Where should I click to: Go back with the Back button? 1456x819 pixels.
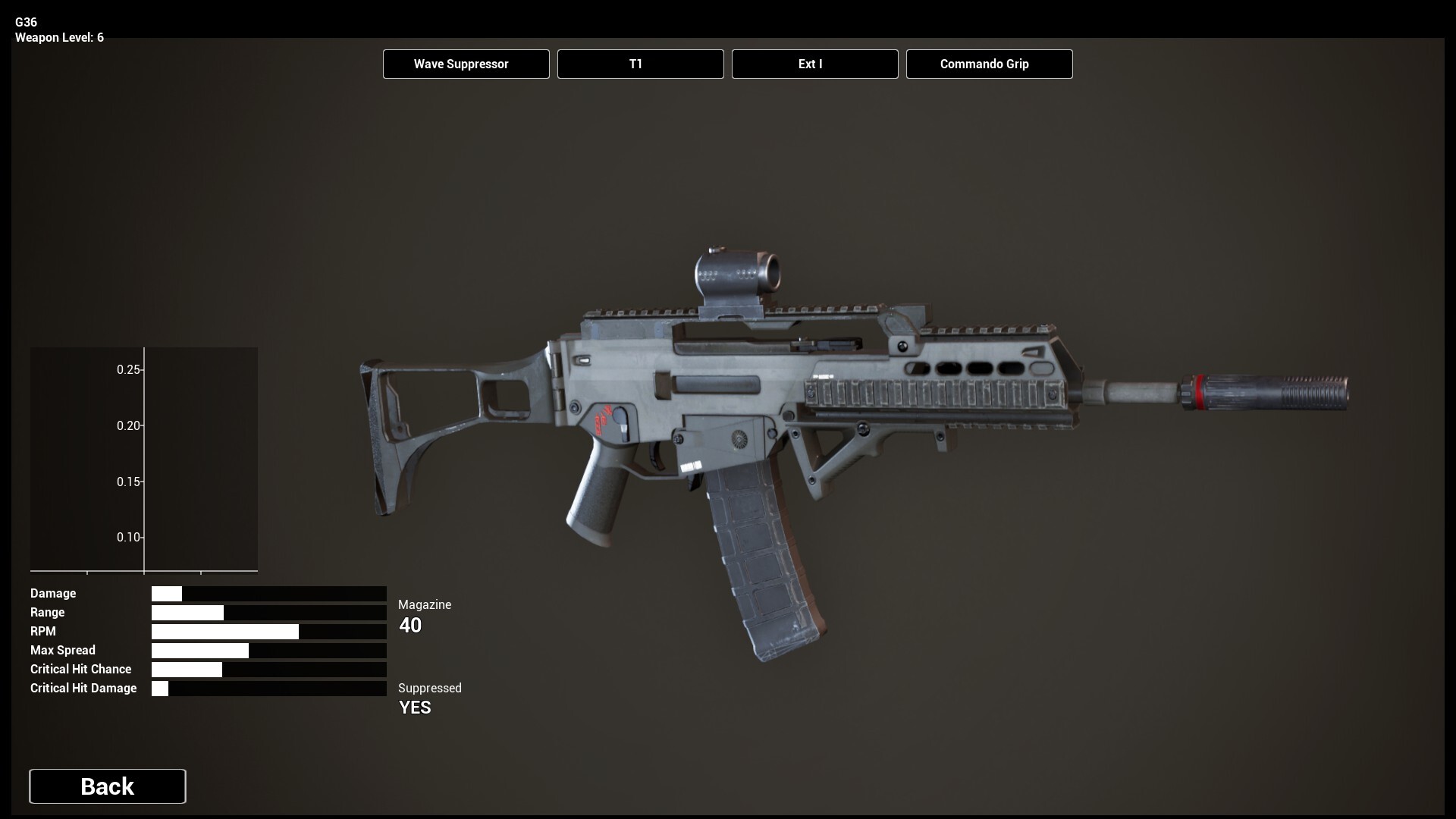pyautogui.click(x=108, y=786)
